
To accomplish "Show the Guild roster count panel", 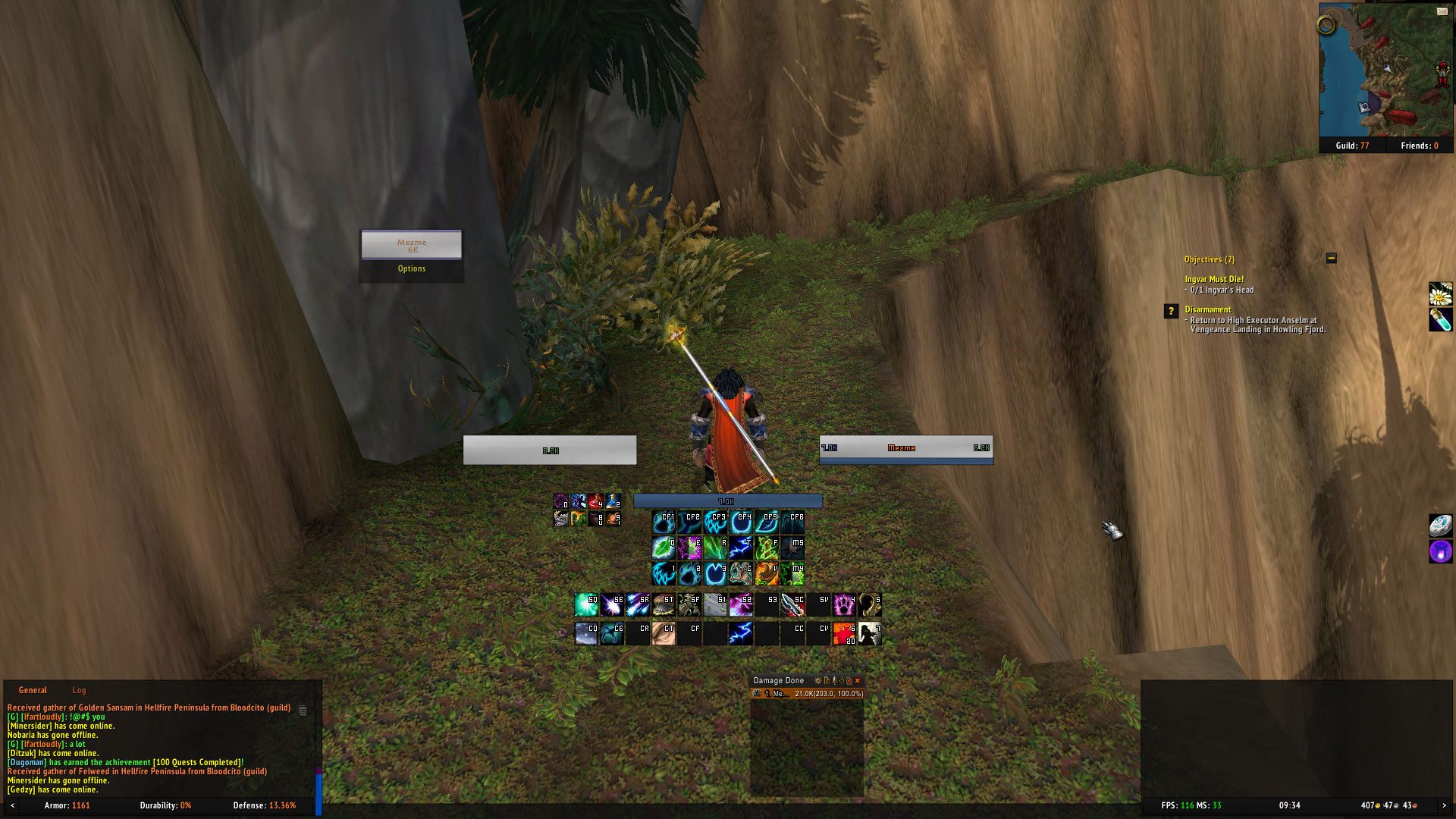I will point(1352,146).
